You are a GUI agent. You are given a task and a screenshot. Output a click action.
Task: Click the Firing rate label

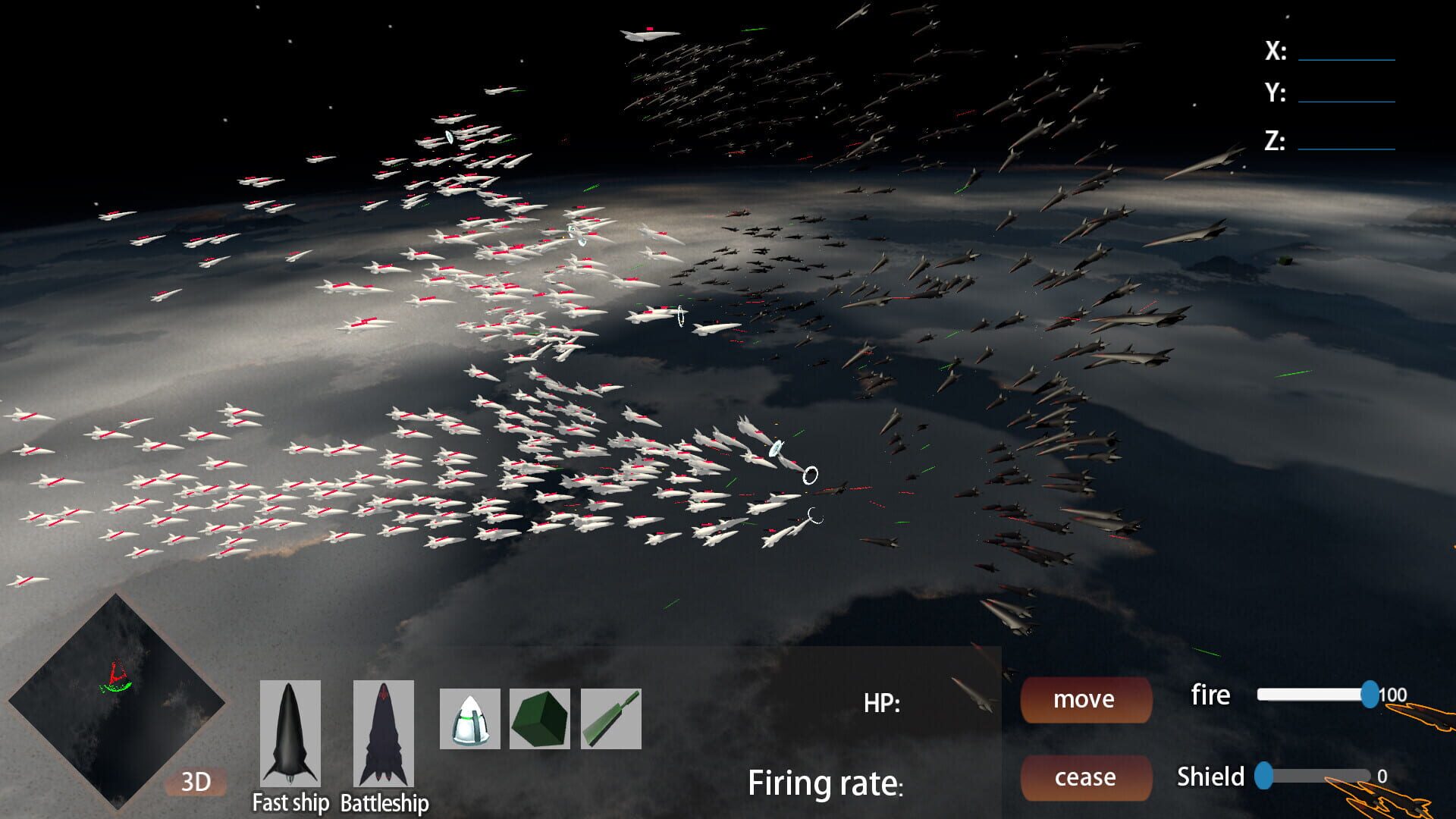tap(825, 783)
